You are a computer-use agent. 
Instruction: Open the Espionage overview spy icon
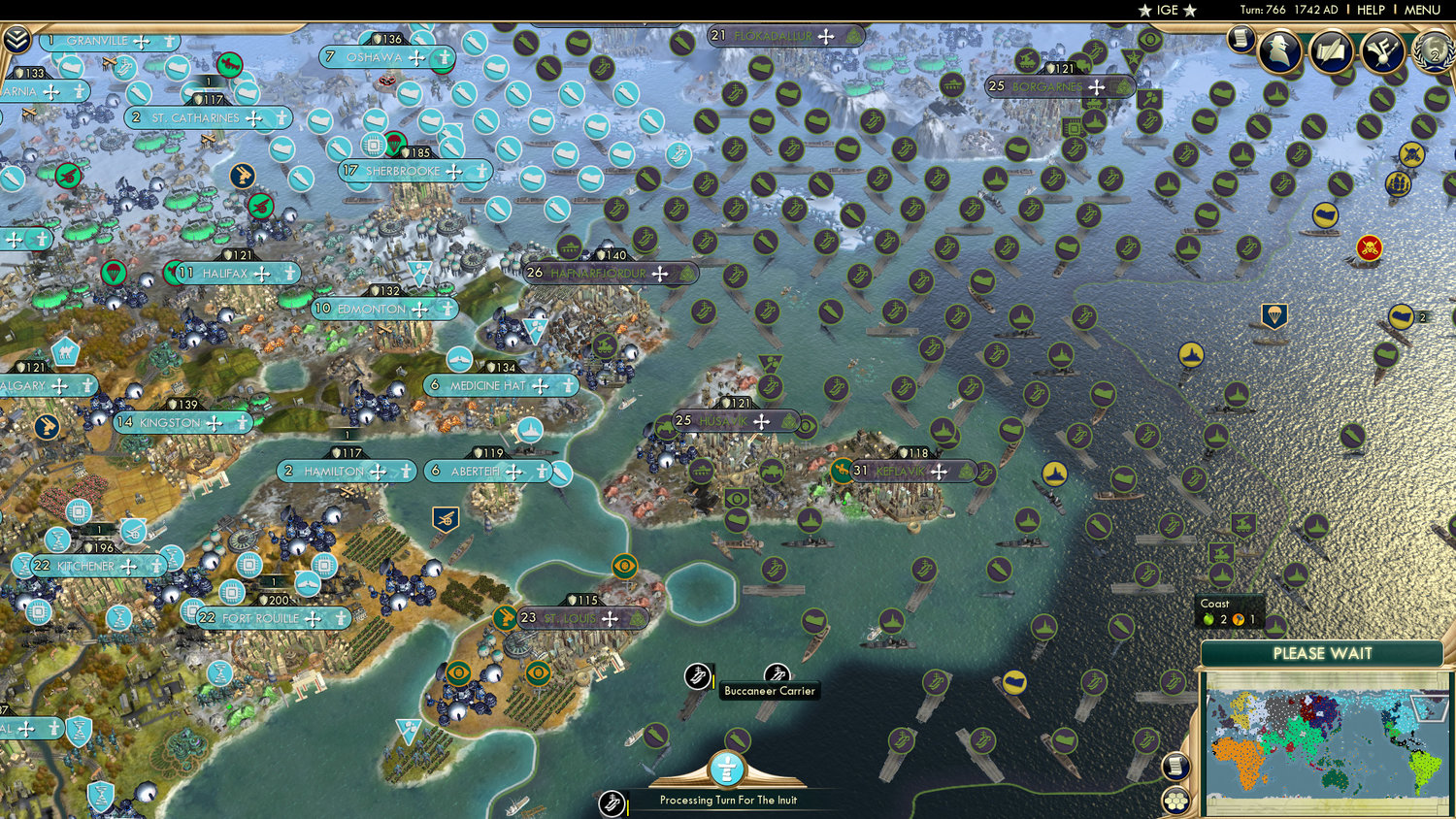[x=1281, y=50]
